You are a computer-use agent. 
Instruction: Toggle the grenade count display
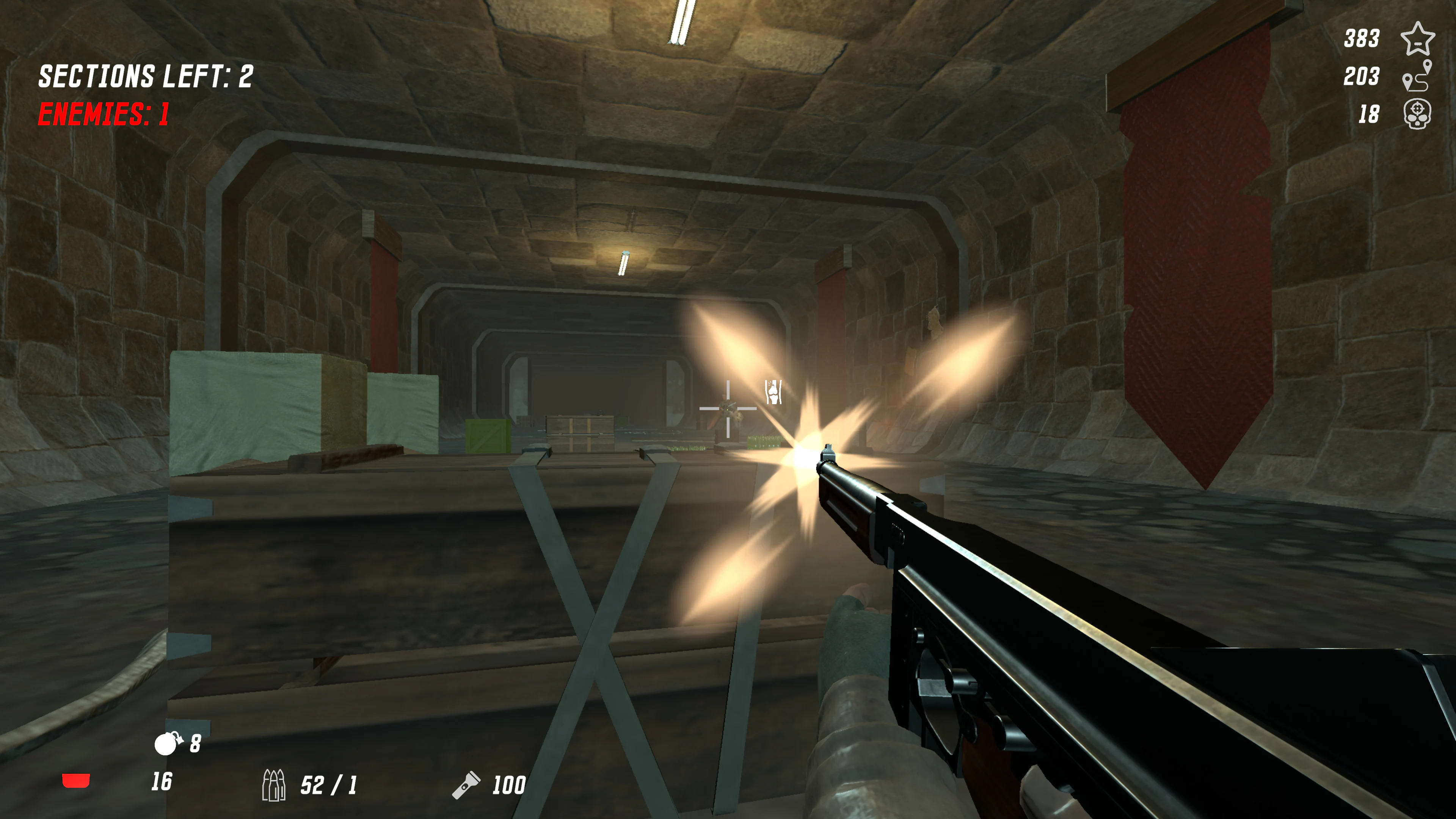(195, 744)
